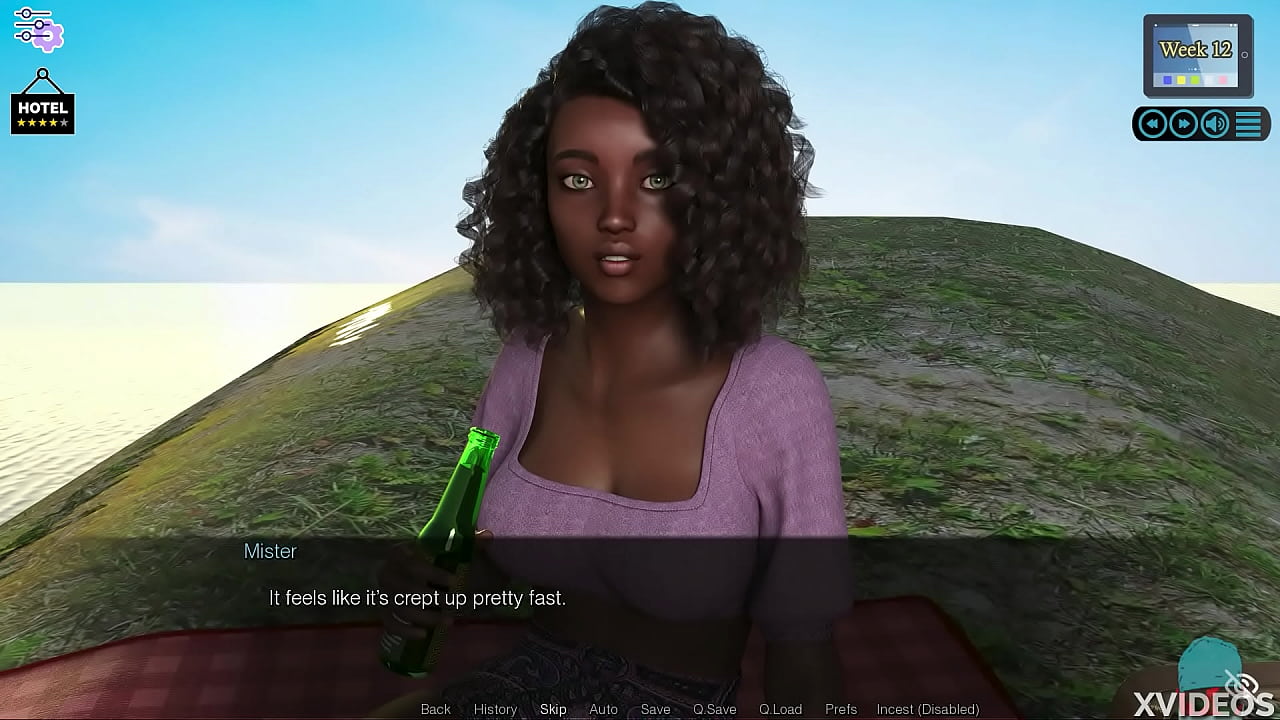This screenshot has width=1280, height=720.
Task: Quick save with Q.Save
Action: point(714,709)
